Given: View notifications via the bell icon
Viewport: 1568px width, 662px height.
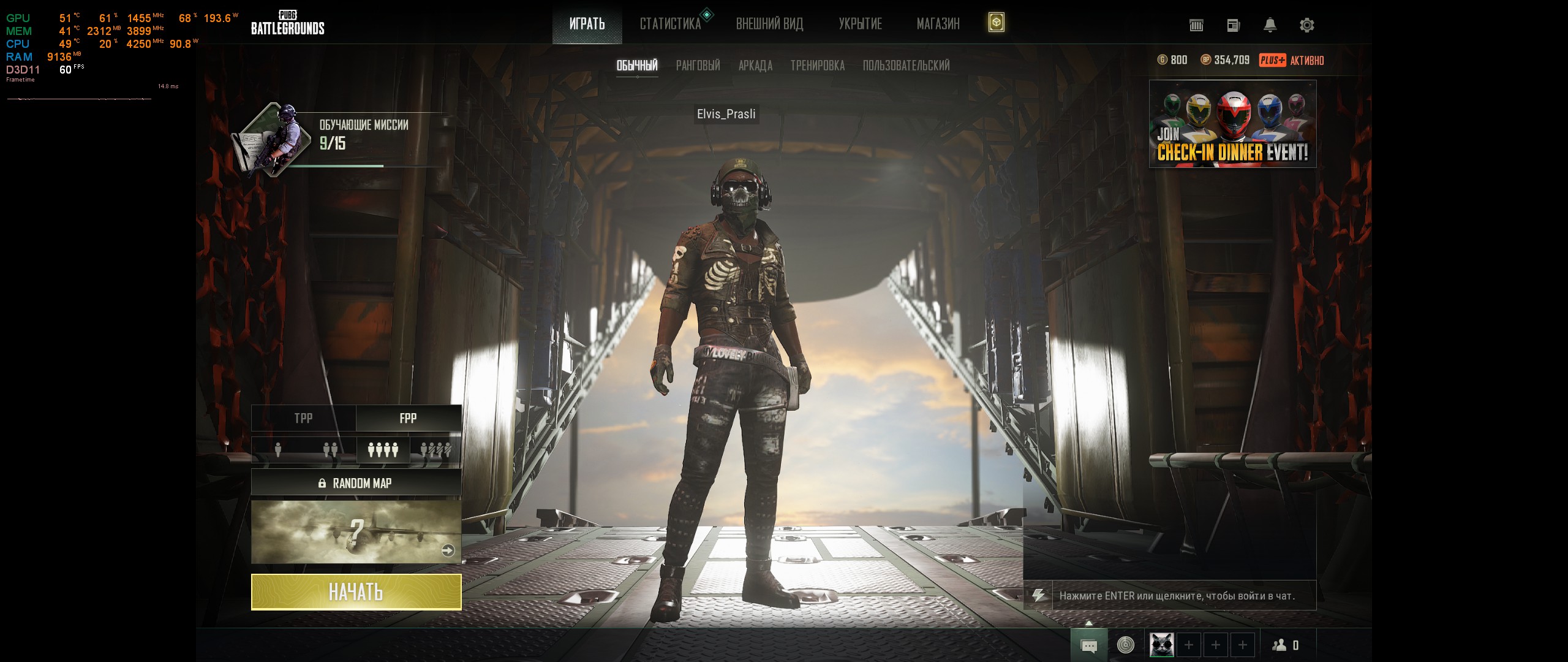Looking at the screenshot, I should point(1270,25).
